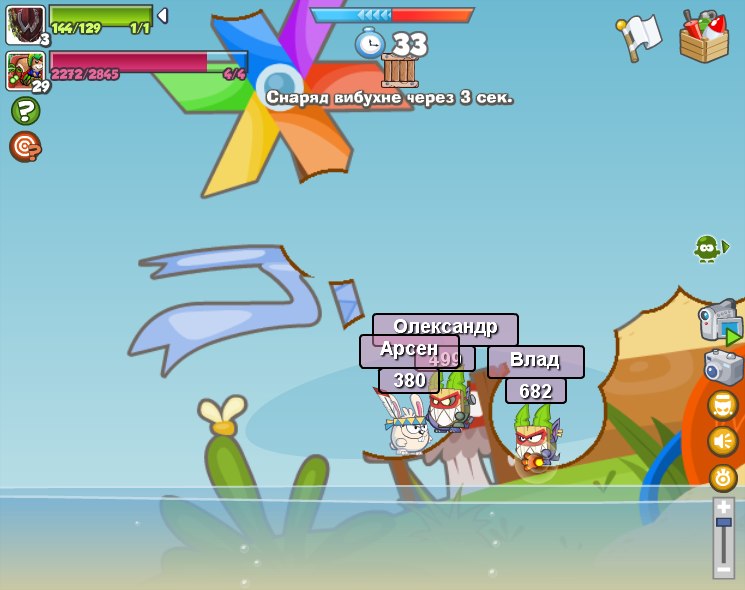The width and height of the screenshot is (745, 590).
Task: Collapse the team health panel arrow
Action: [x=162, y=16]
